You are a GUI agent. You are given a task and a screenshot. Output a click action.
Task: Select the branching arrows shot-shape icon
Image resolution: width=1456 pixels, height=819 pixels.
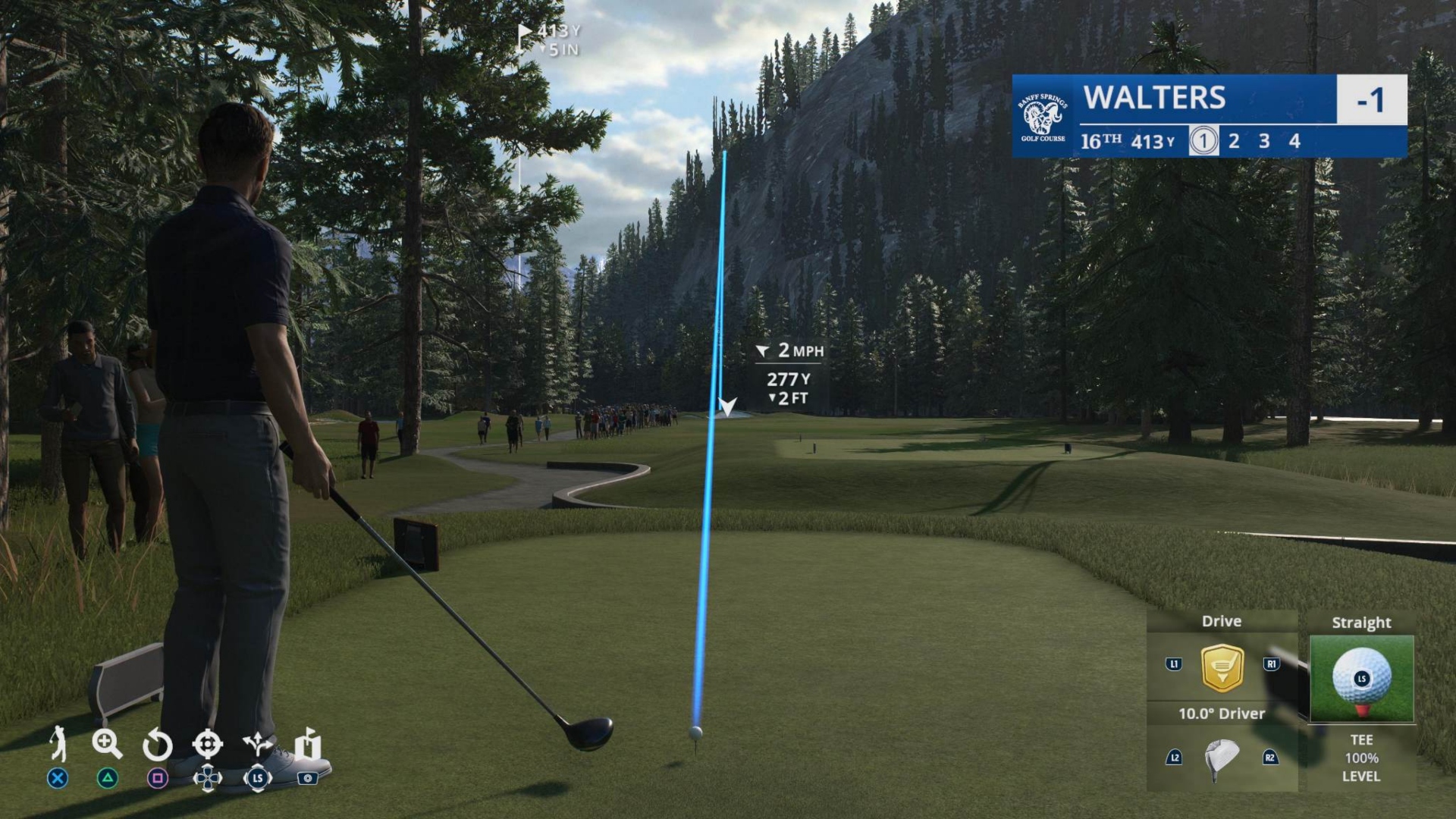[x=258, y=745]
